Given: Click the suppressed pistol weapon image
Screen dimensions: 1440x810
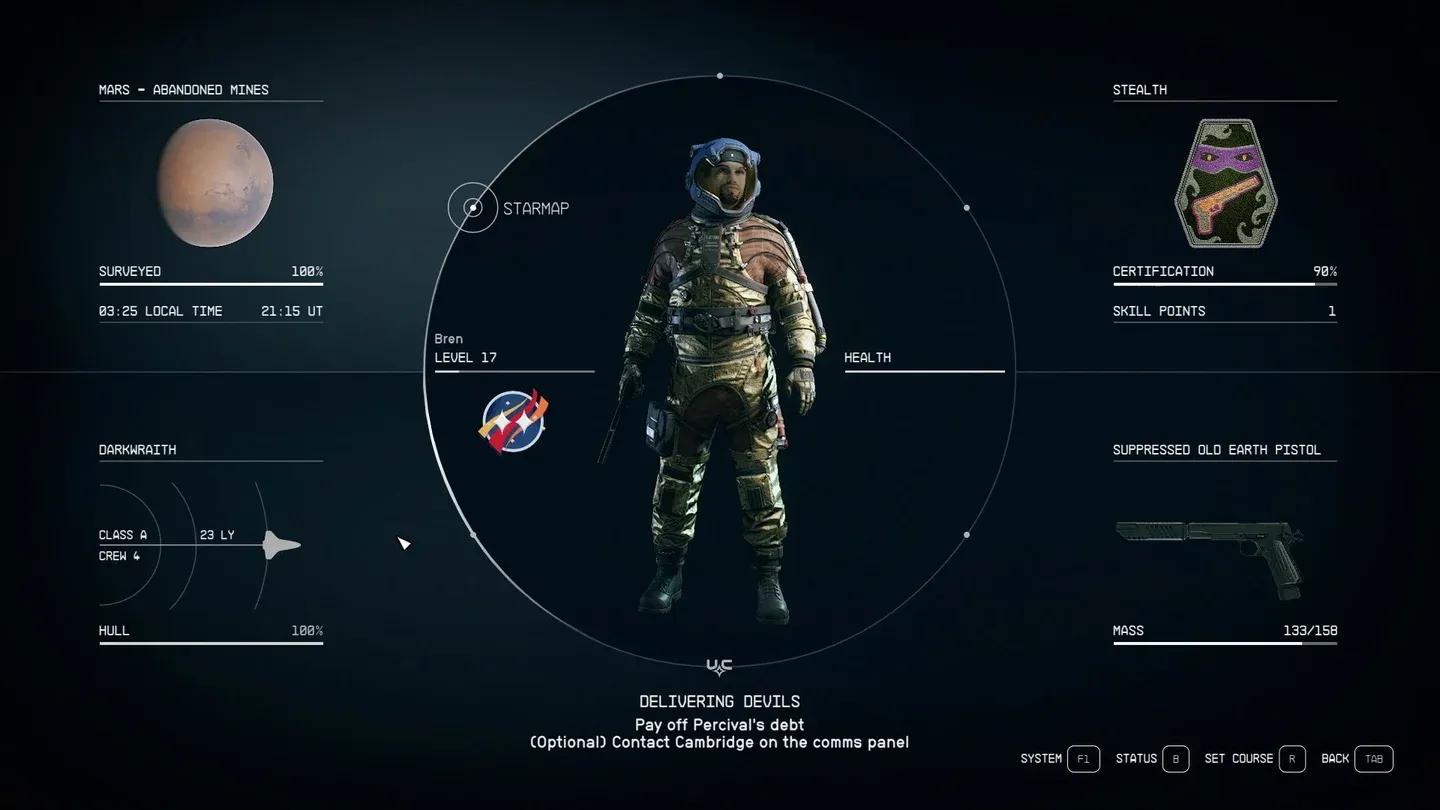Looking at the screenshot, I should click(1210, 554).
